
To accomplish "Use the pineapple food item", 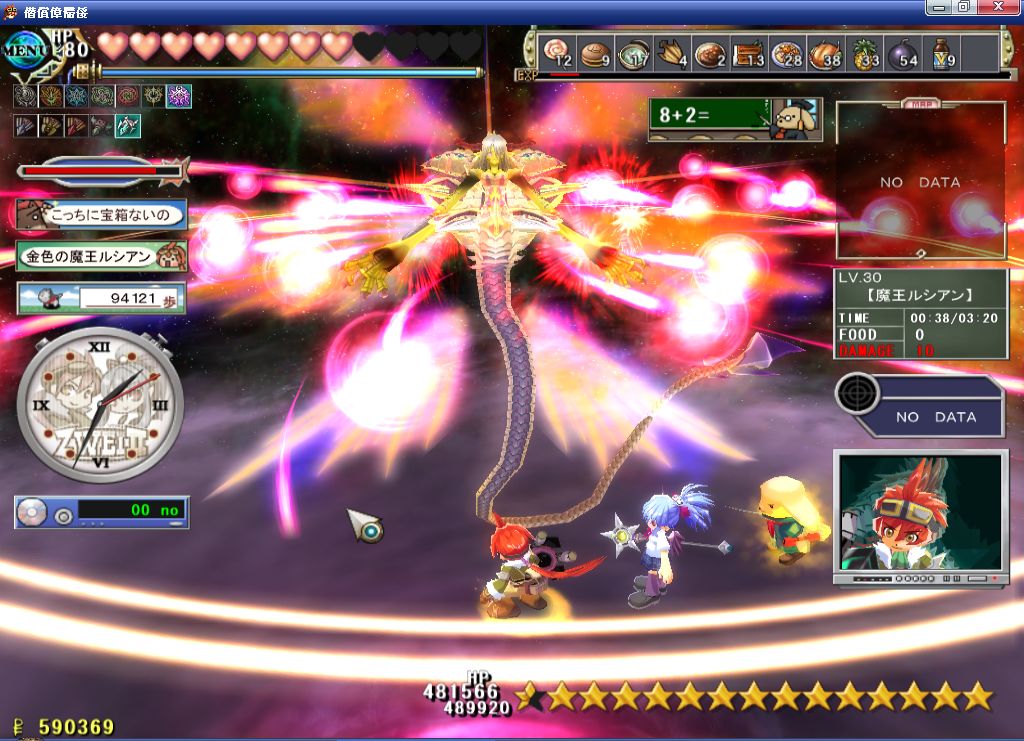I will (x=865, y=52).
